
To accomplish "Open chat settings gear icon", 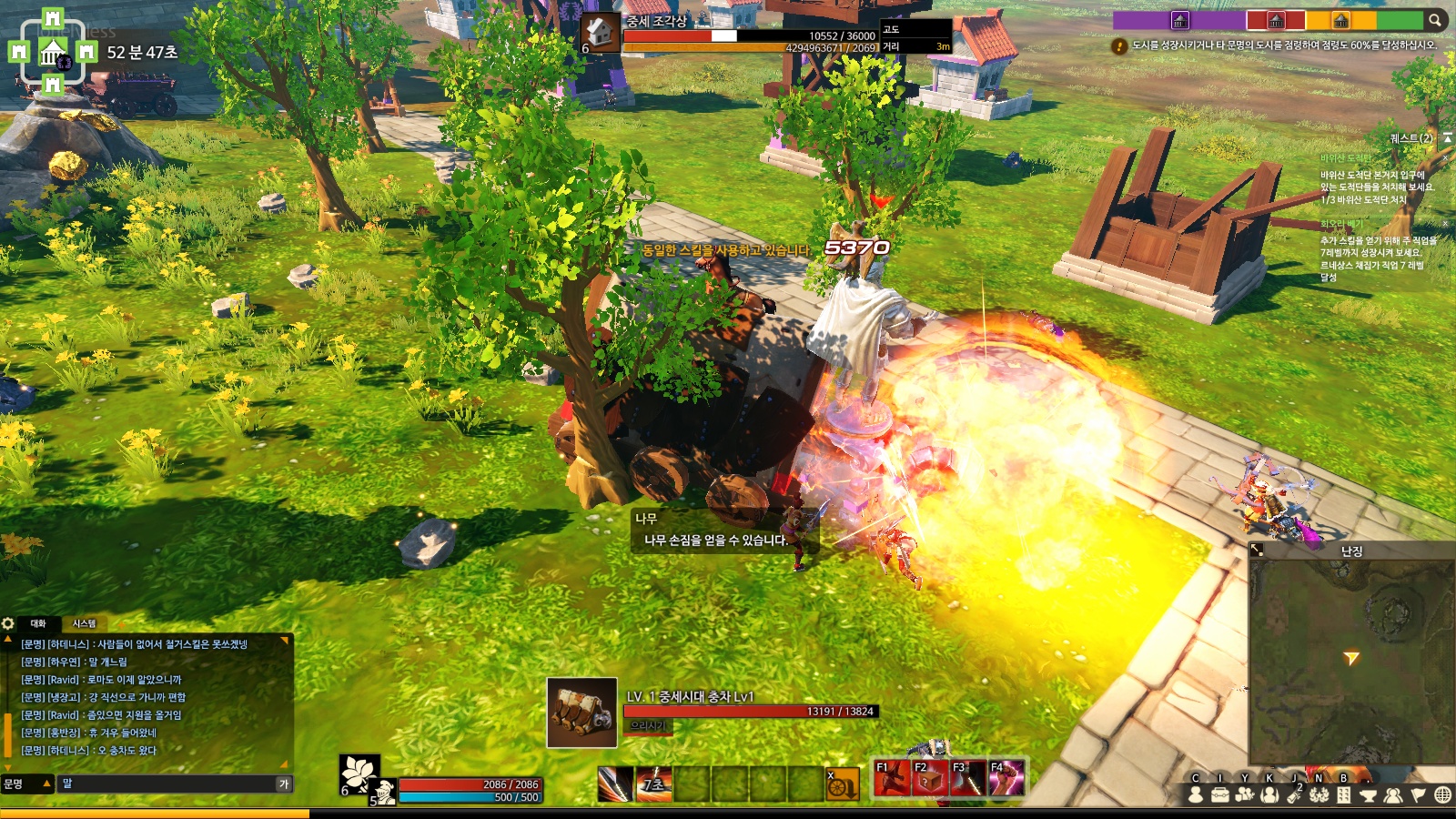I will tap(8, 623).
